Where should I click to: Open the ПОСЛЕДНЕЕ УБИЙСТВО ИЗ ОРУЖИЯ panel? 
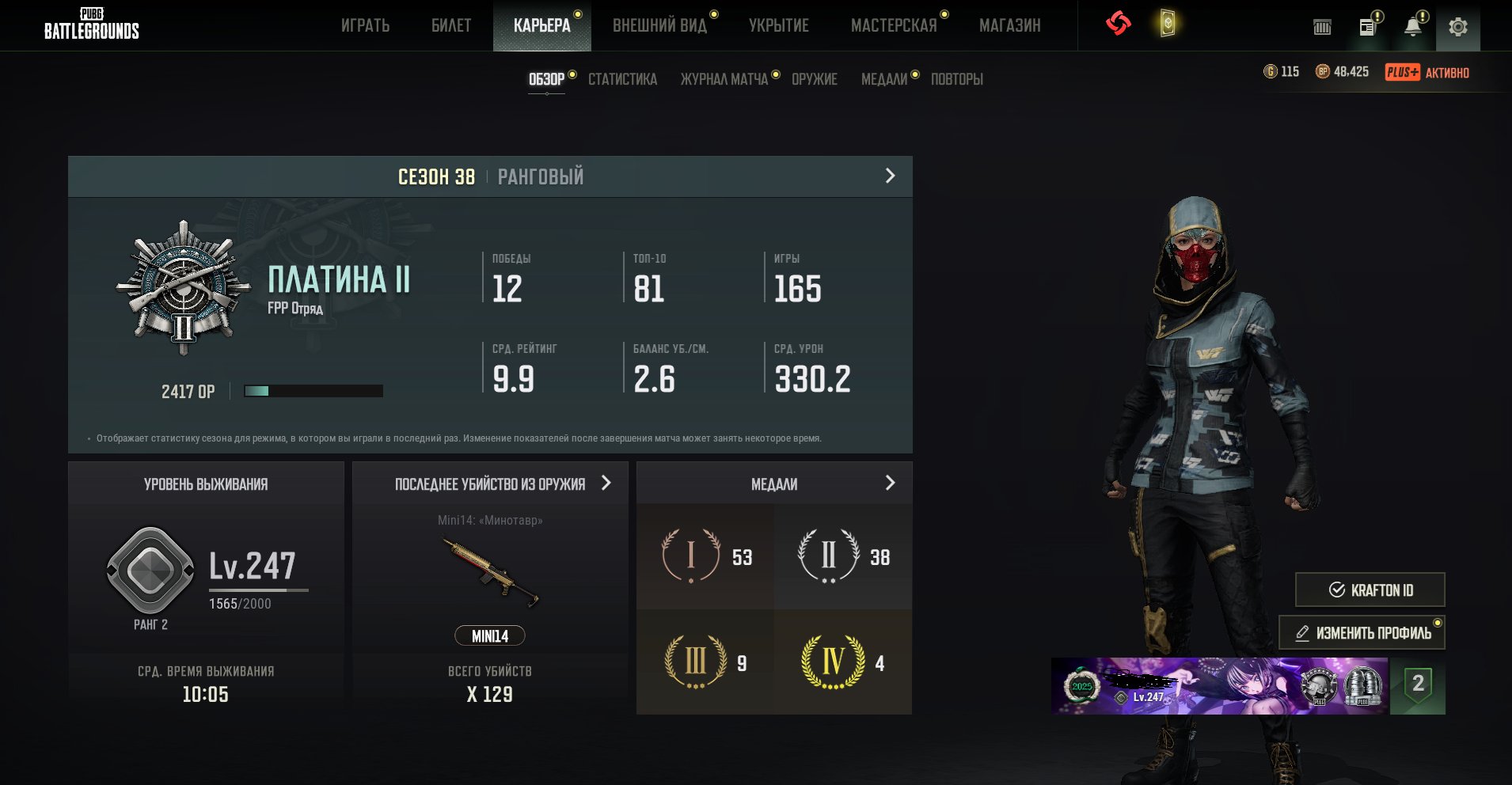606,483
